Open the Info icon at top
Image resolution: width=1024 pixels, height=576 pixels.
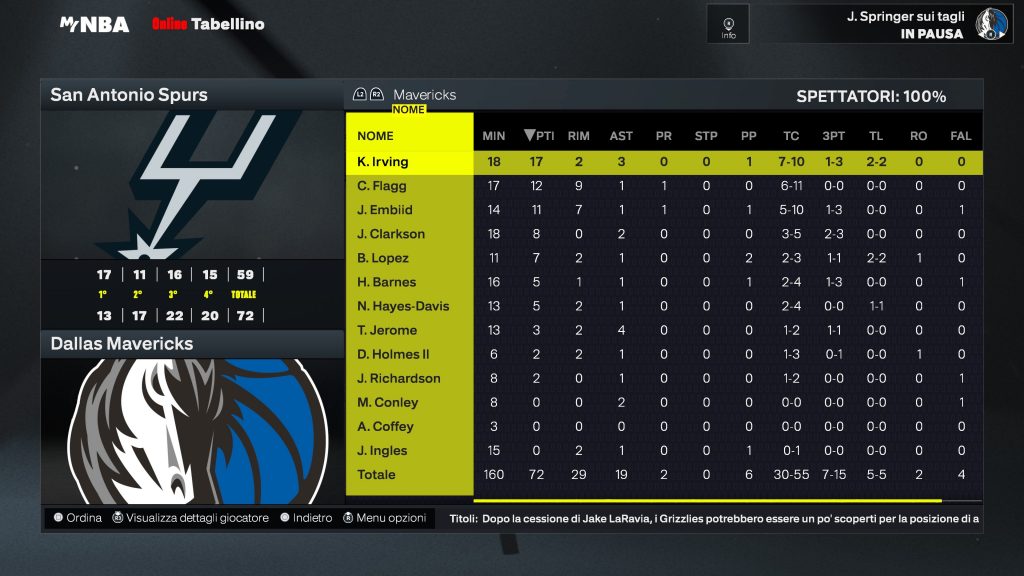click(728, 24)
